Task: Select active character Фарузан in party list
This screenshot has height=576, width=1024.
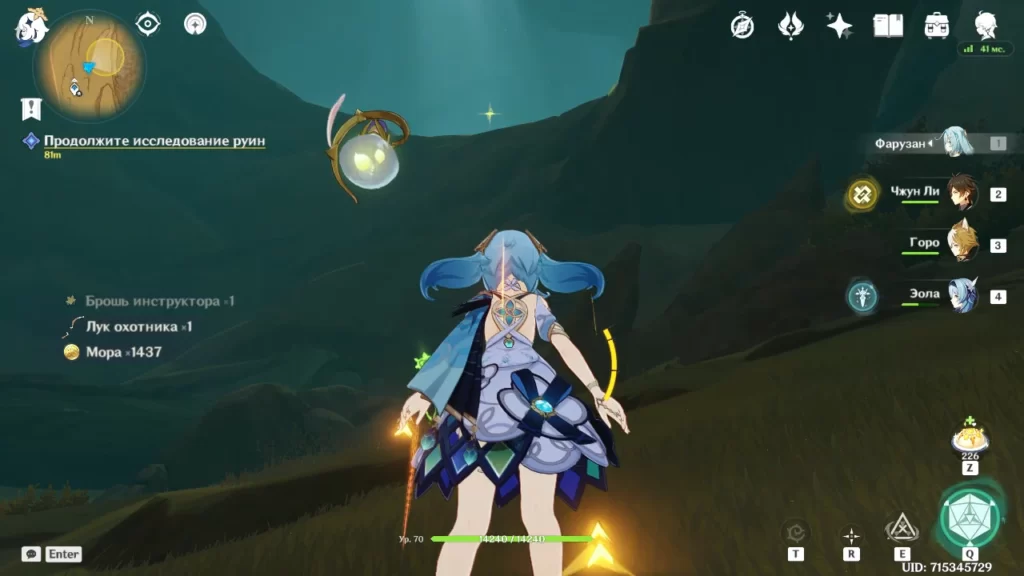Action: pos(955,143)
